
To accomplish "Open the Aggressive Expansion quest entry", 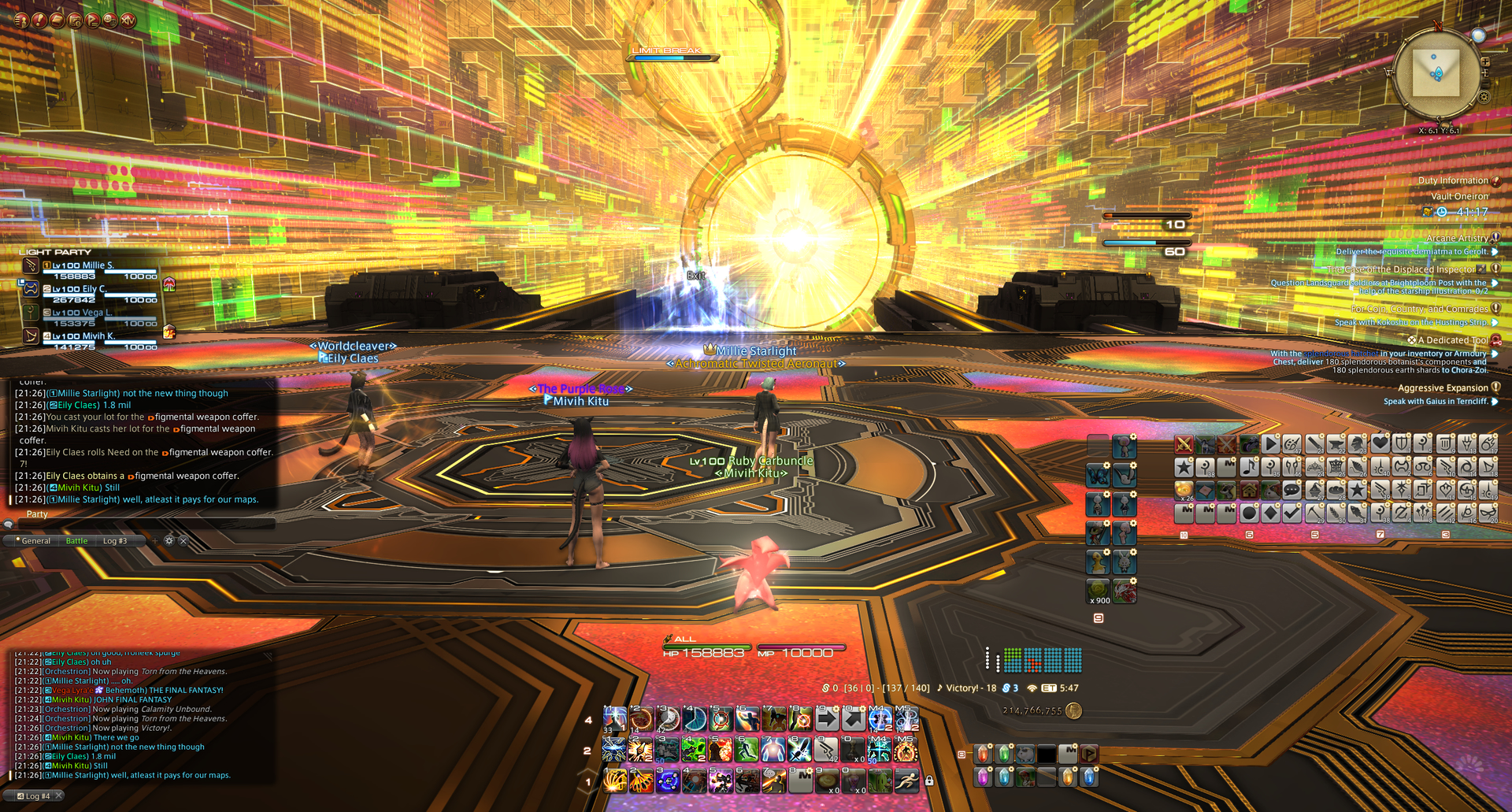I will (x=1442, y=387).
